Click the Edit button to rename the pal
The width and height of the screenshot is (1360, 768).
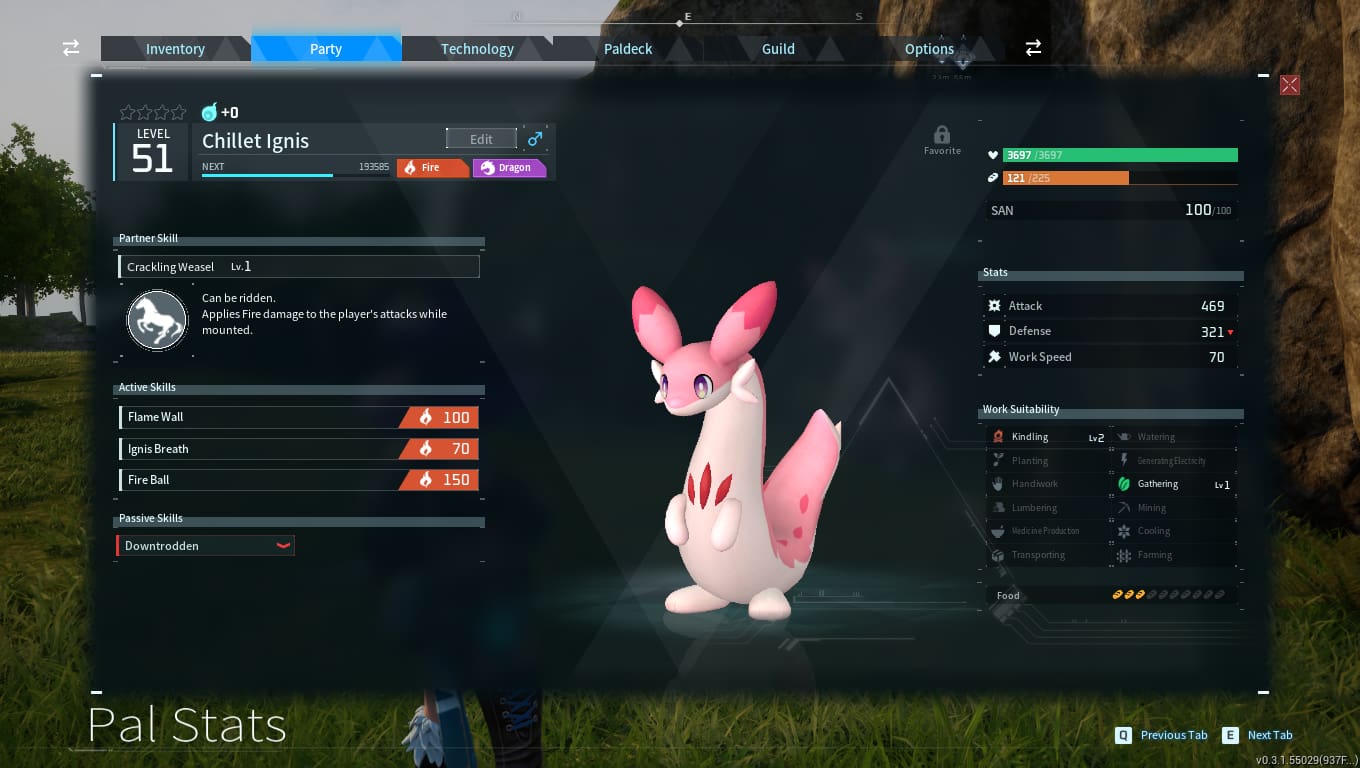[481, 138]
